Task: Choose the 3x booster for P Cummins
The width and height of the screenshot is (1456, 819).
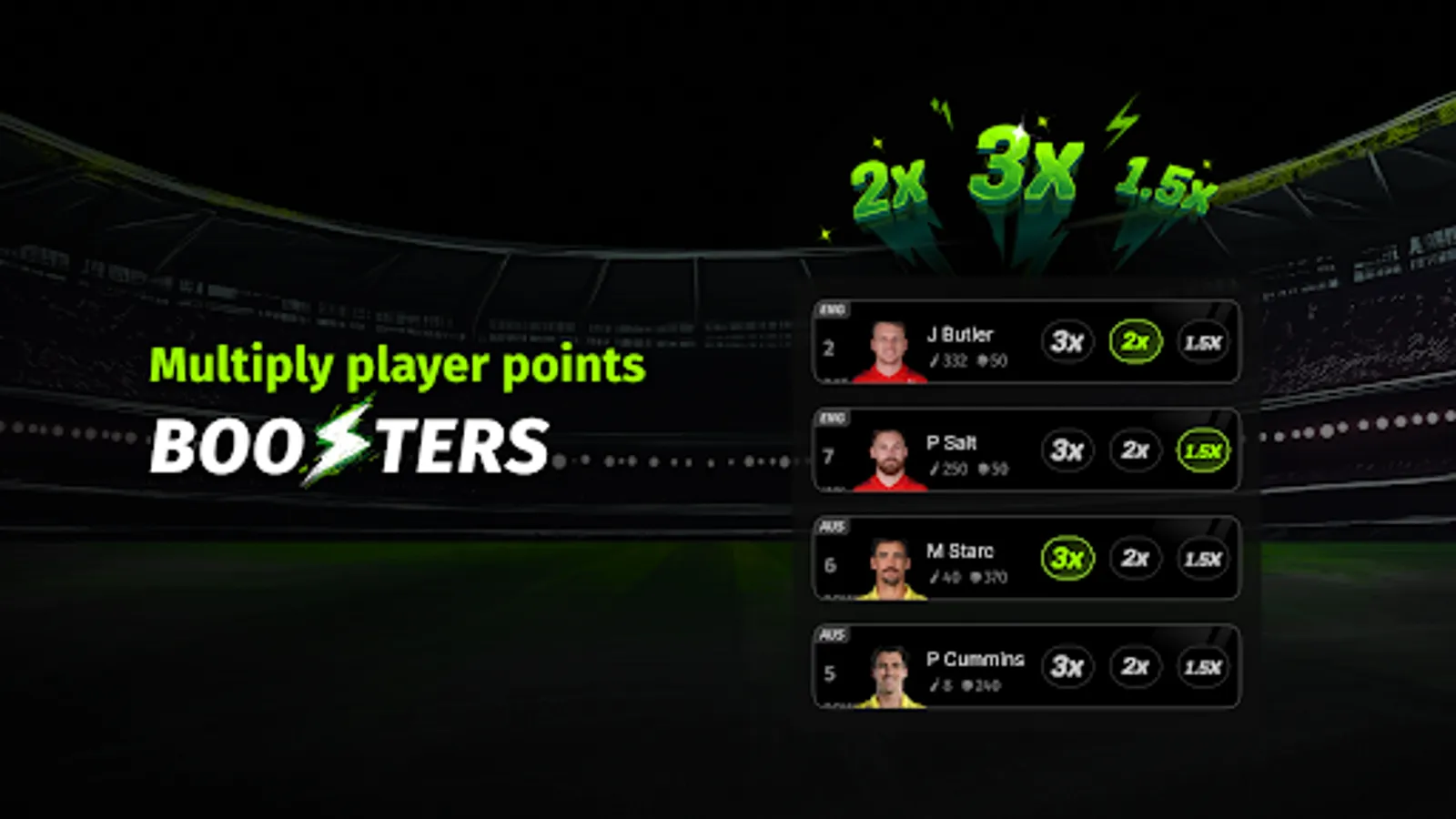Action: [x=1067, y=667]
